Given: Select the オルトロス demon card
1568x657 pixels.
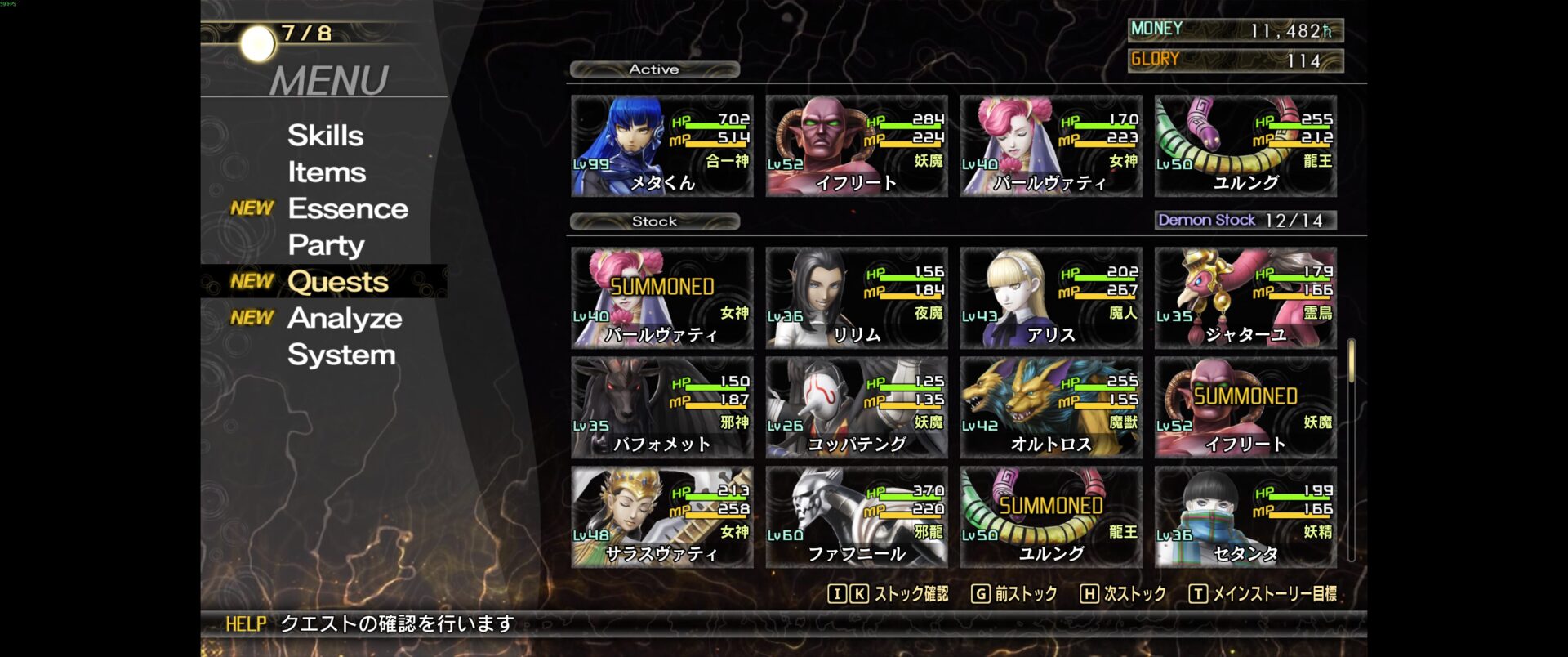Looking at the screenshot, I should point(1050,408).
